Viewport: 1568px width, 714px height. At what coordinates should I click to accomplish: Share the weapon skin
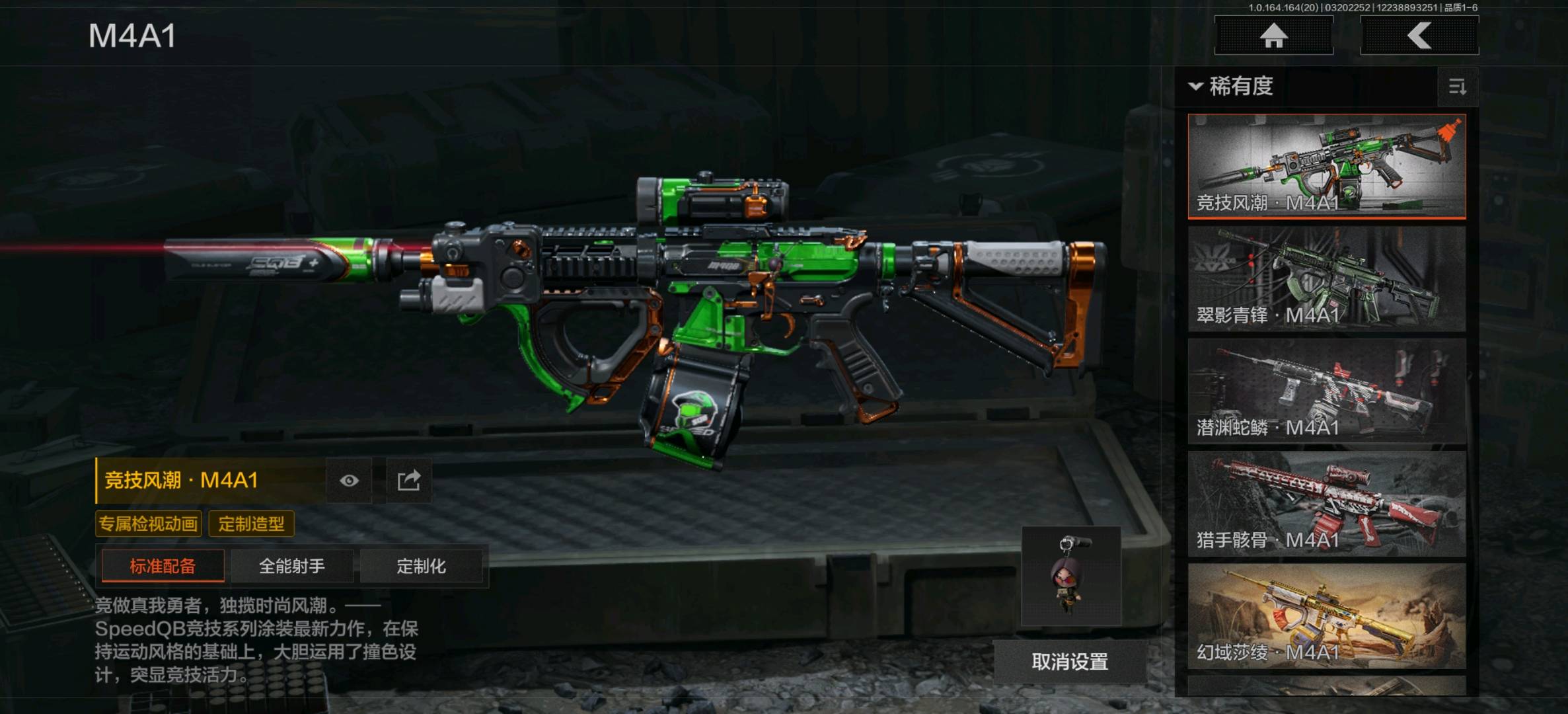pyautogui.click(x=408, y=481)
